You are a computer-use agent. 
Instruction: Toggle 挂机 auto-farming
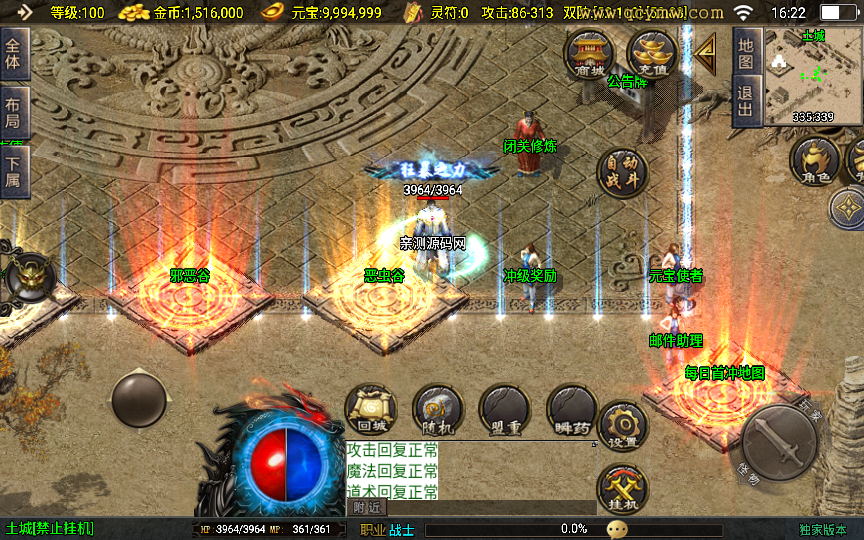tap(622, 490)
